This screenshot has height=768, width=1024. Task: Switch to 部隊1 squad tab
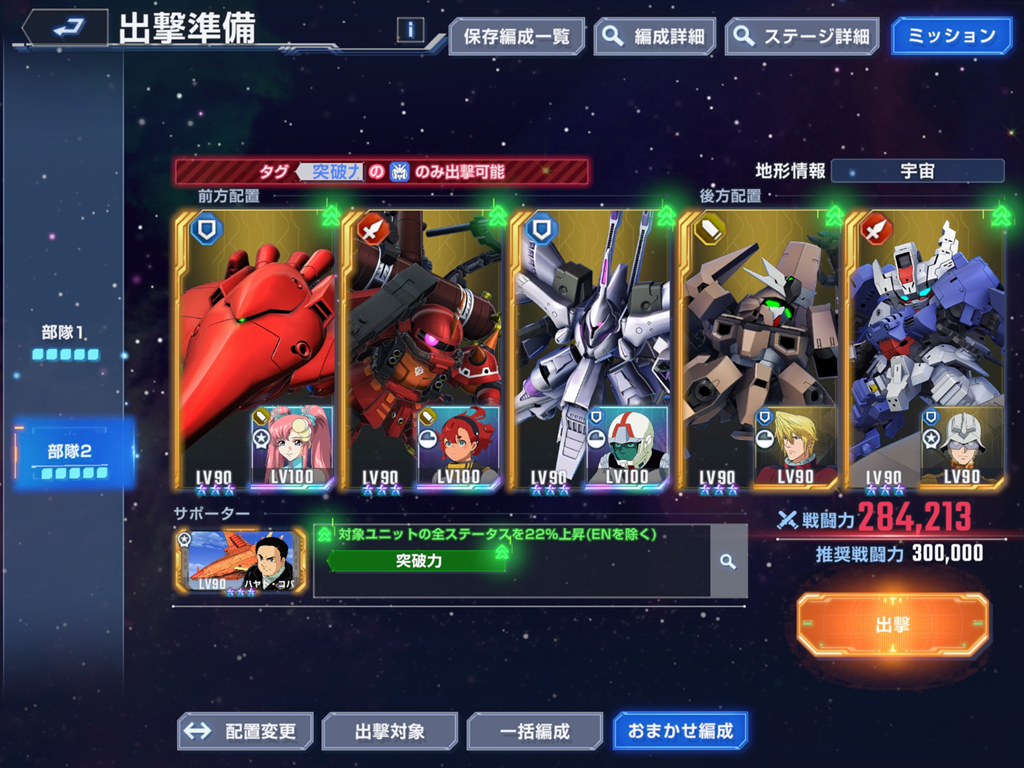click(65, 341)
